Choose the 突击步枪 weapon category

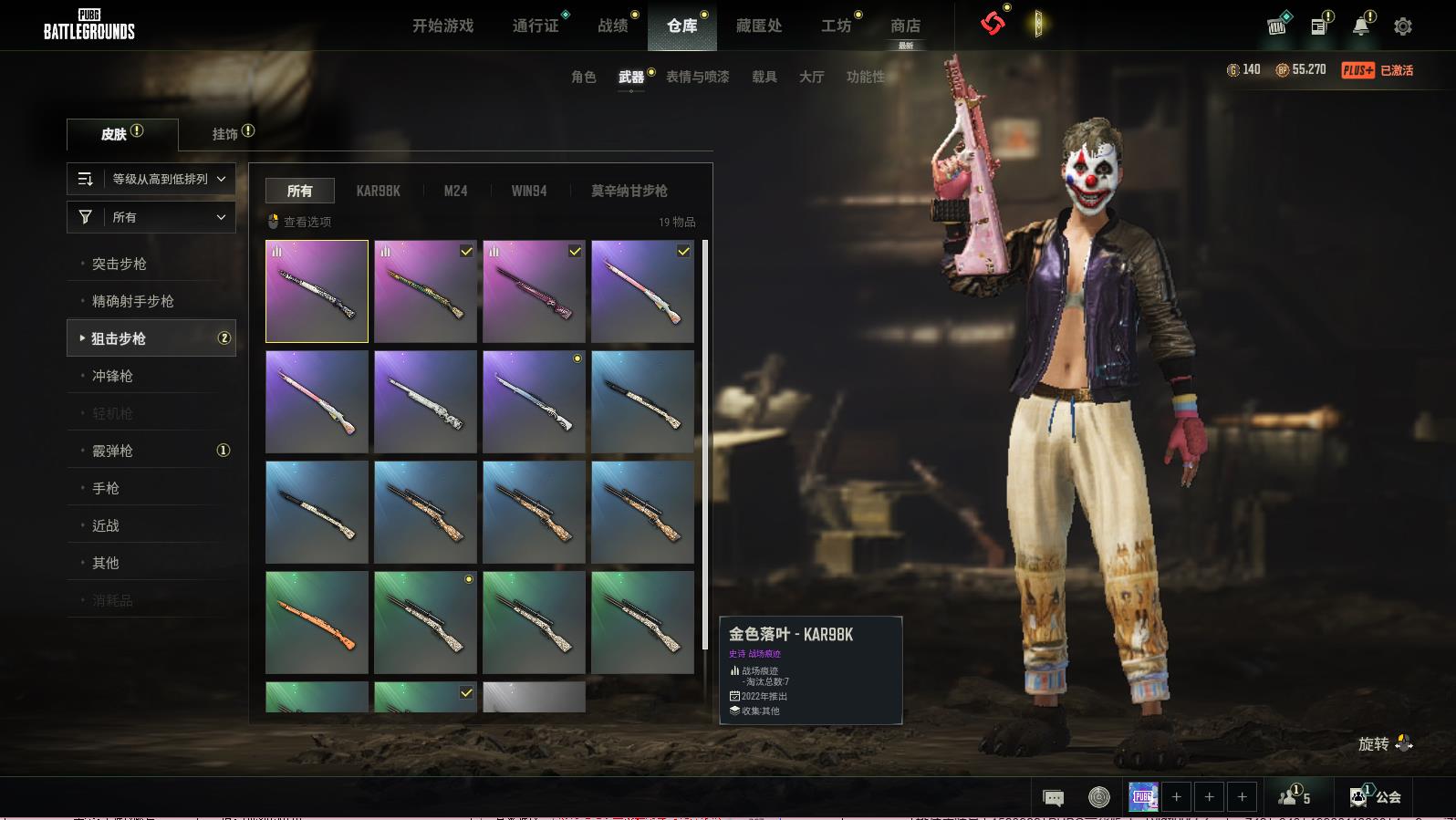click(120, 264)
